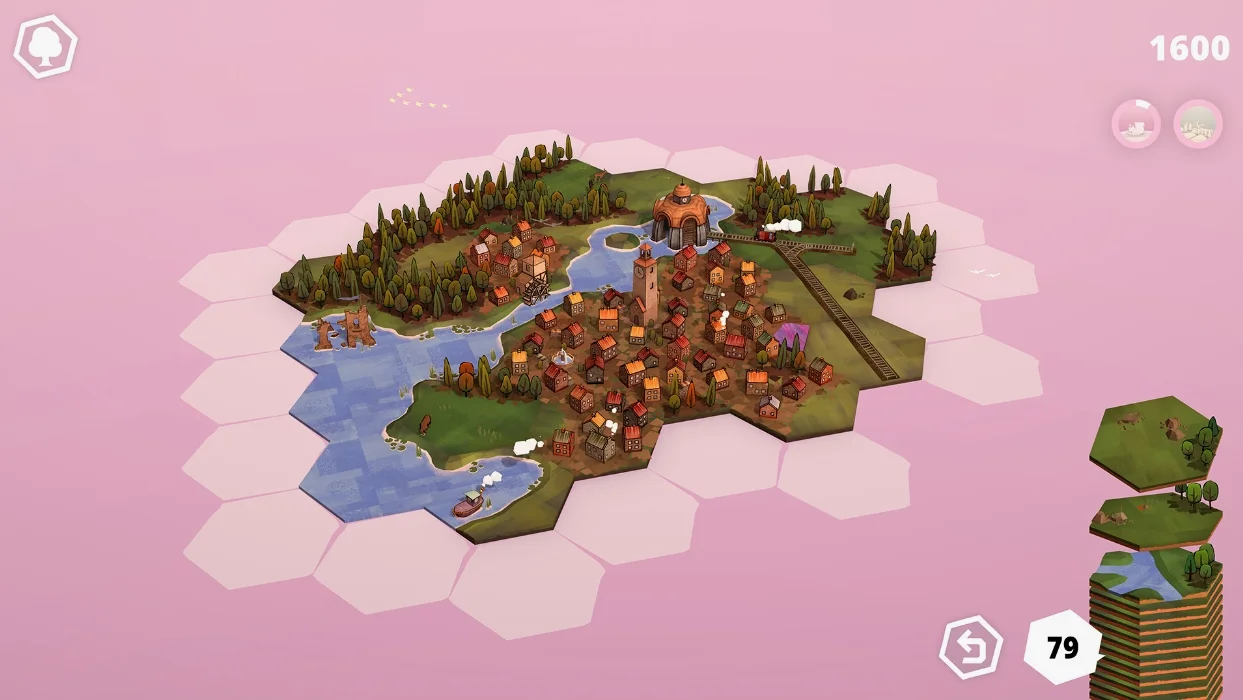The image size is (1243, 700).
Task: Click the remaining tiles counter hexagon
Action: click(1062, 648)
